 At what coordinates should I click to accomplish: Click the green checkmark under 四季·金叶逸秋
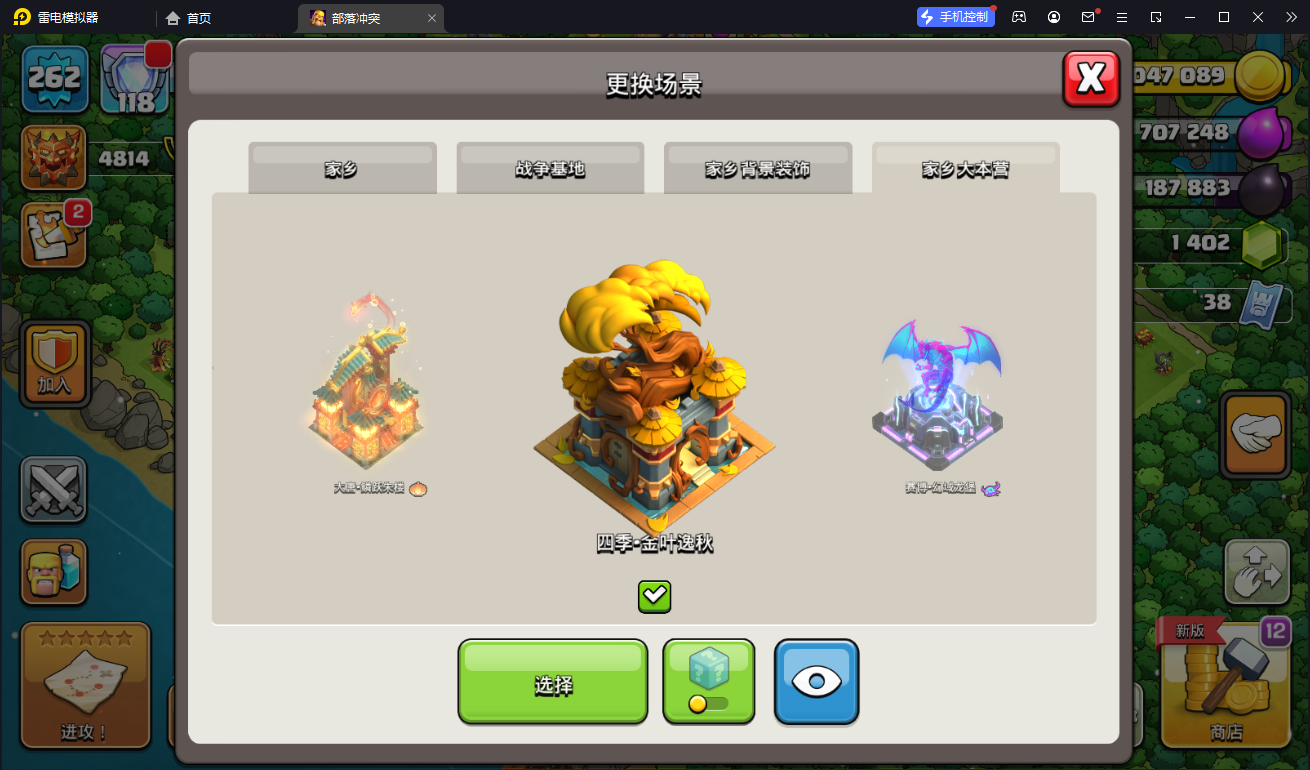click(654, 597)
